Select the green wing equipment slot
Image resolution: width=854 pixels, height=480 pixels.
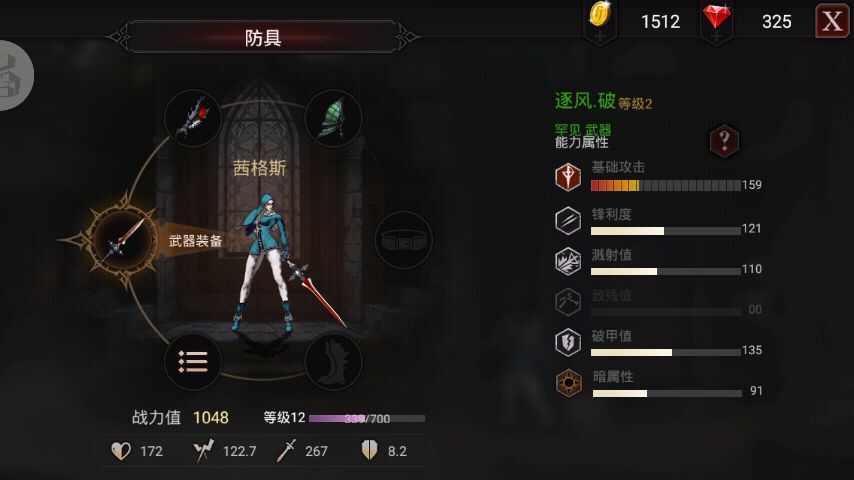(x=332, y=118)
